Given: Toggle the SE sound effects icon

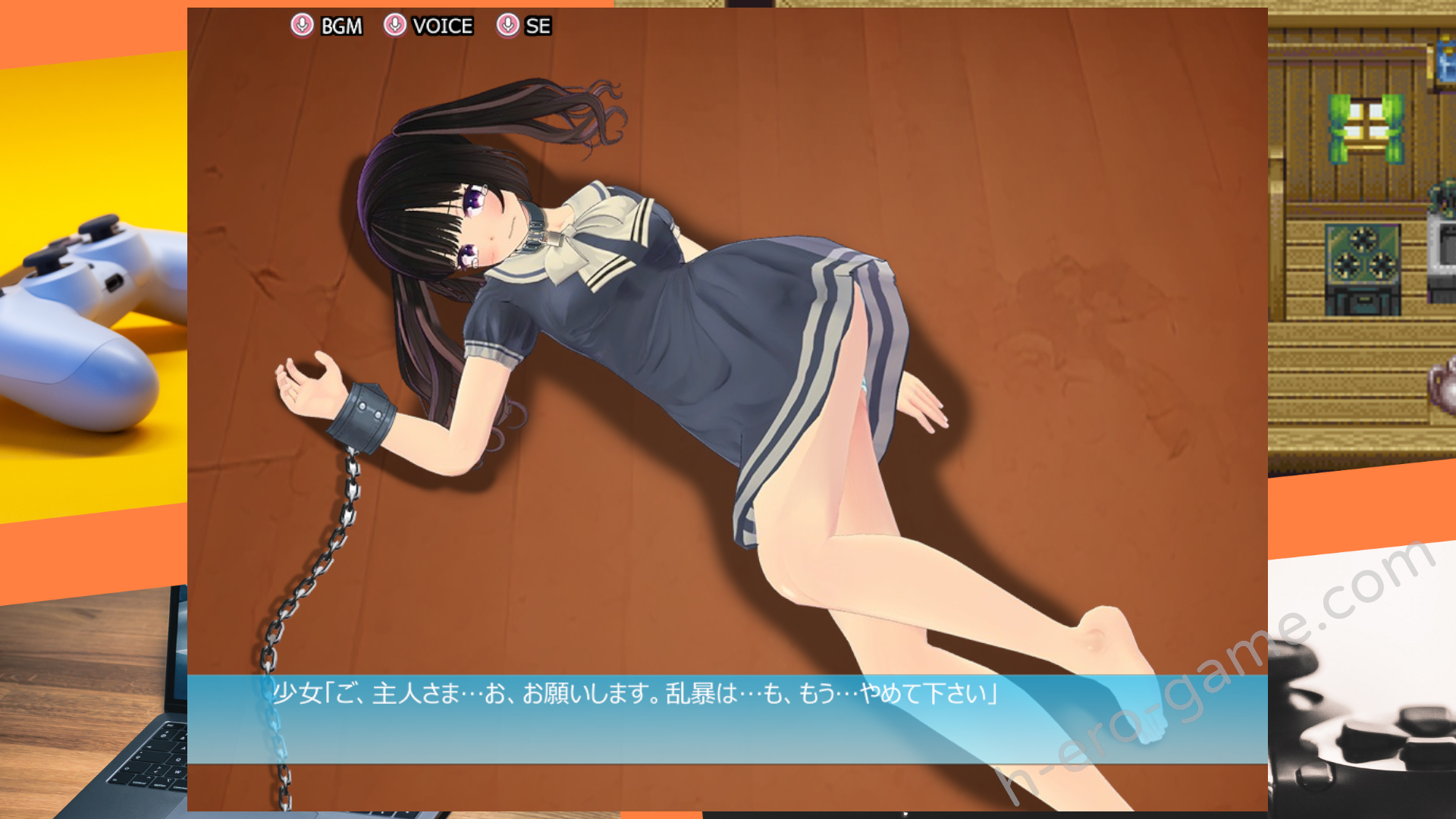Looking at the screenshot, I should click(x=507, y=25).
